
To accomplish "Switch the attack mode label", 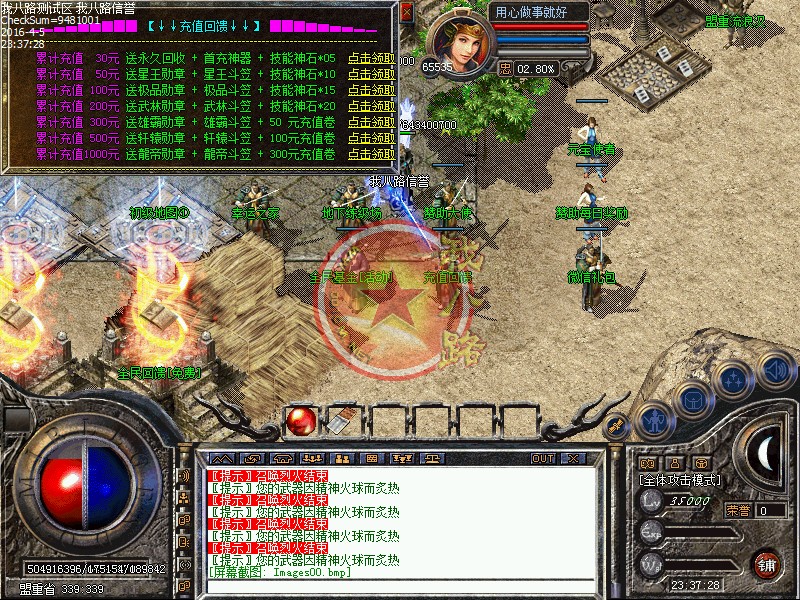I will [x=681, y=480].
